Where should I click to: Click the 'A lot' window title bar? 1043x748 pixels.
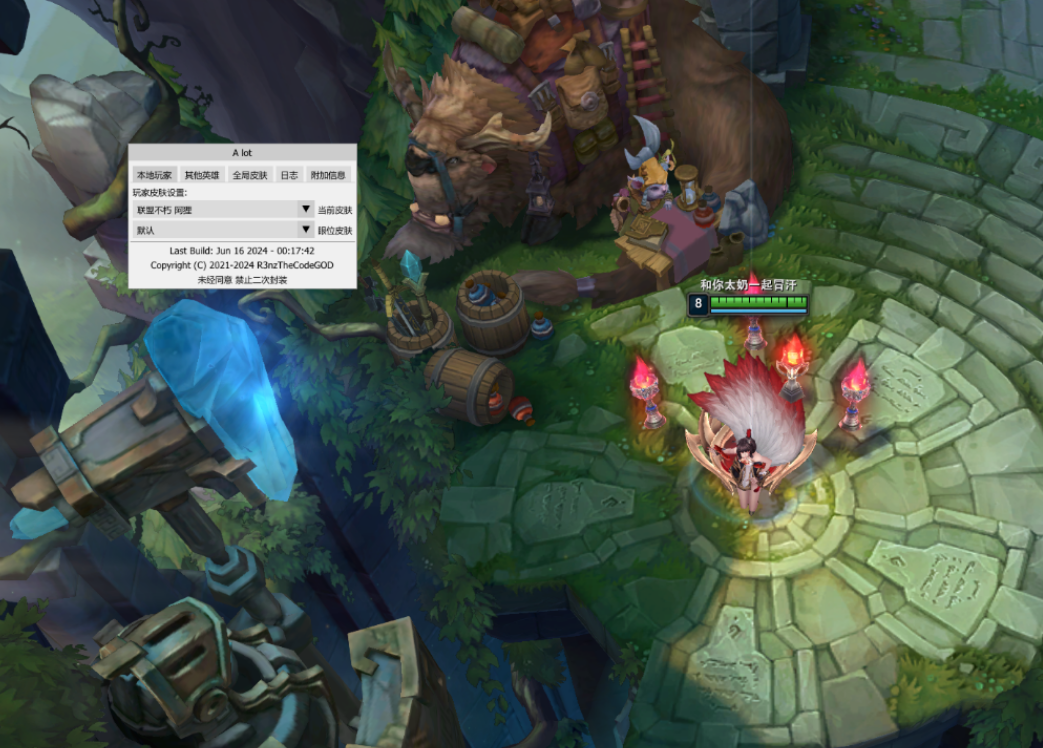coord(242,153)
